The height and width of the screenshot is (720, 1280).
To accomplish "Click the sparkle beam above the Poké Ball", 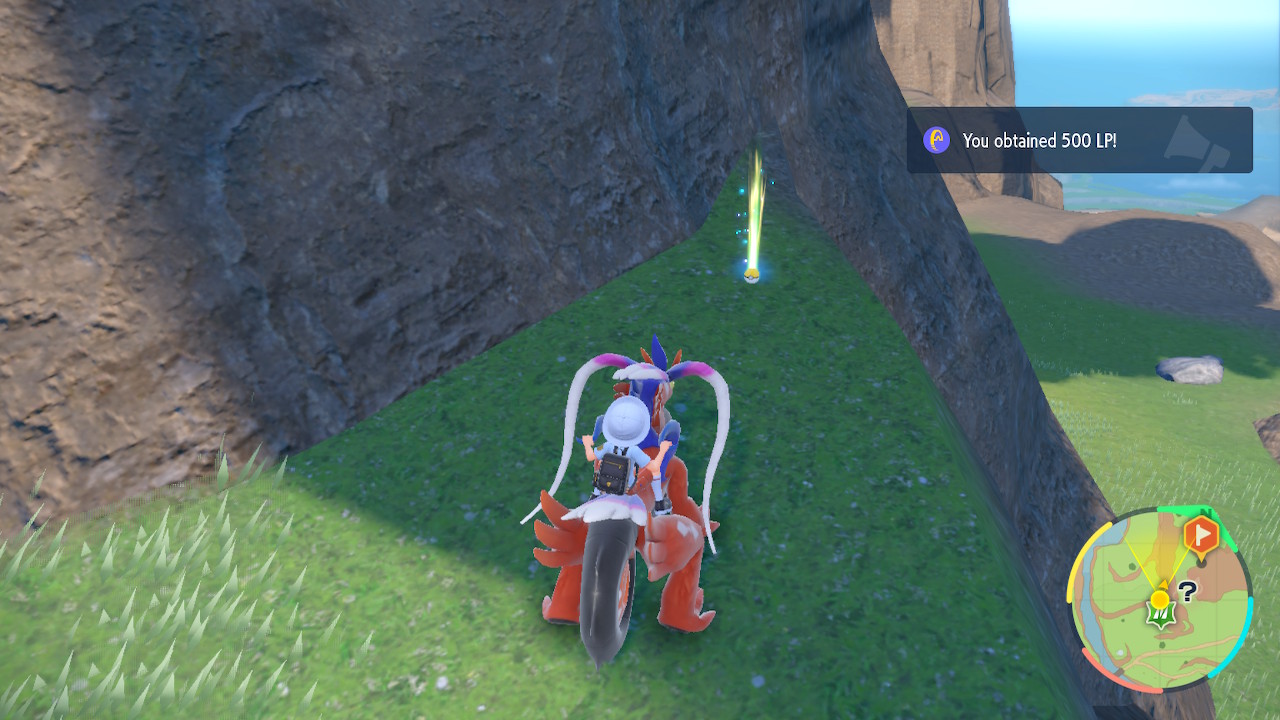I will (x=755, y=200).
